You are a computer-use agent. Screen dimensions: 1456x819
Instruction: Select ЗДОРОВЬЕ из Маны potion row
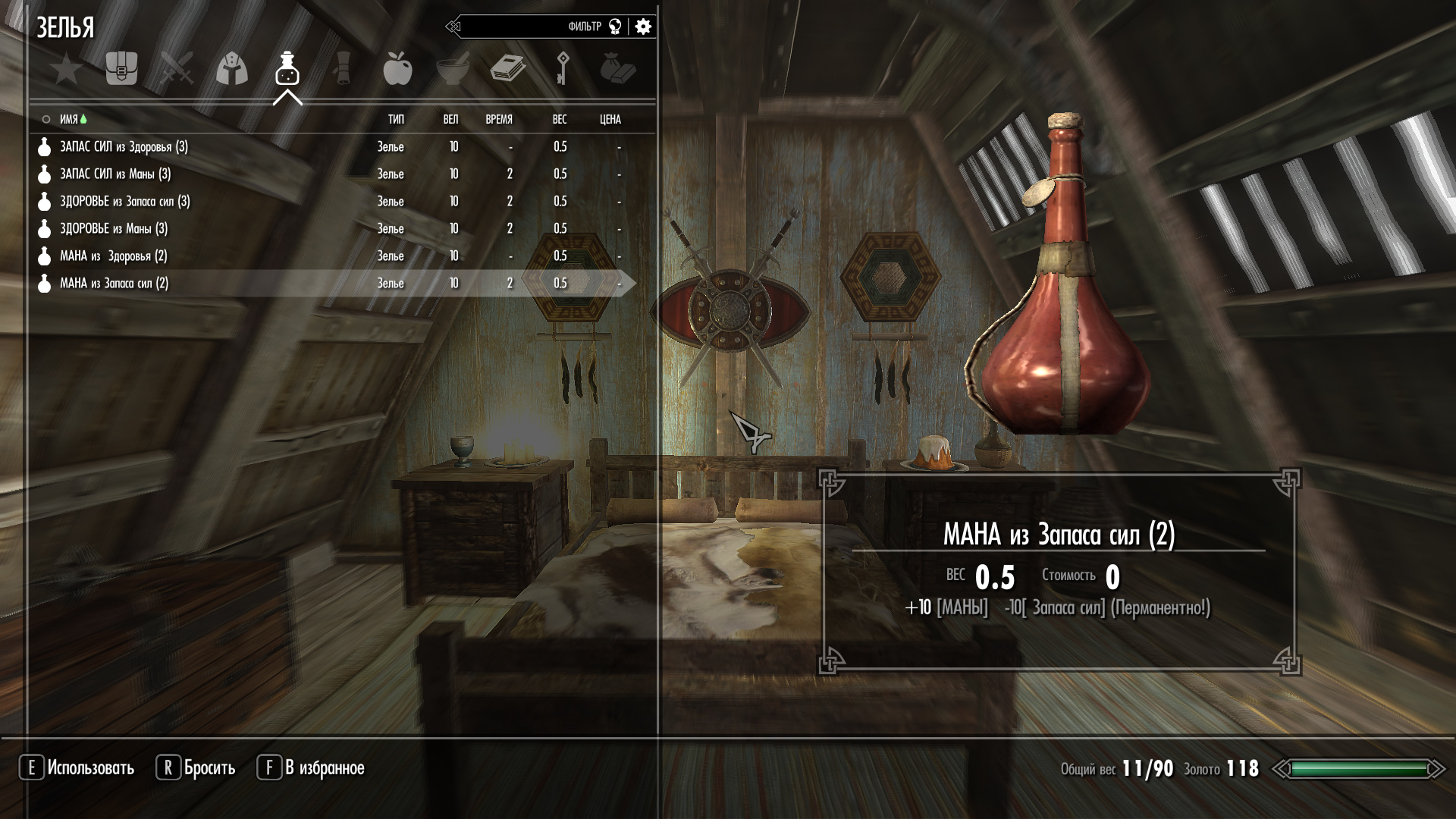[114, 228]
